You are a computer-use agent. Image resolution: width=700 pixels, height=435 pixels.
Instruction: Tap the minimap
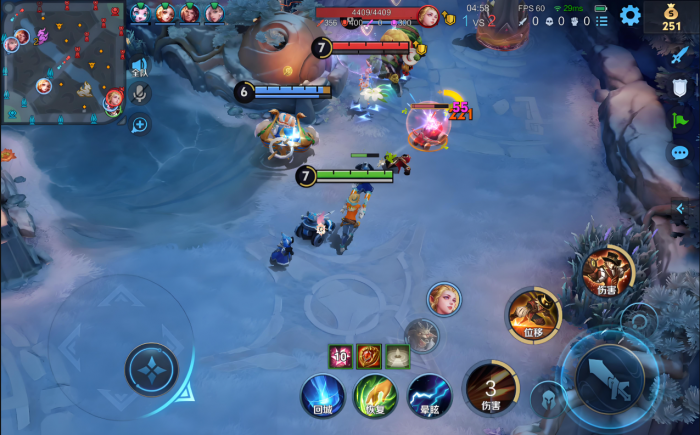[62, 61]
